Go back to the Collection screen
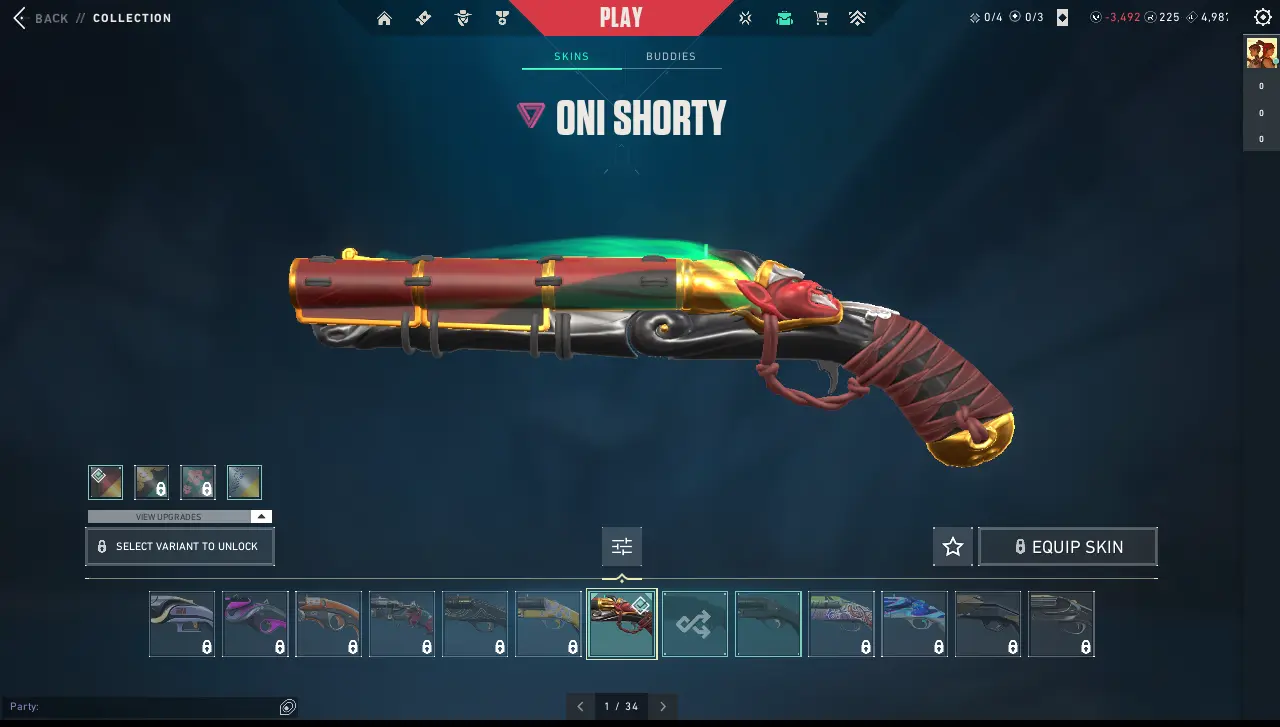The width and height of the screenshot is (1280, 727). click(43, 18)
